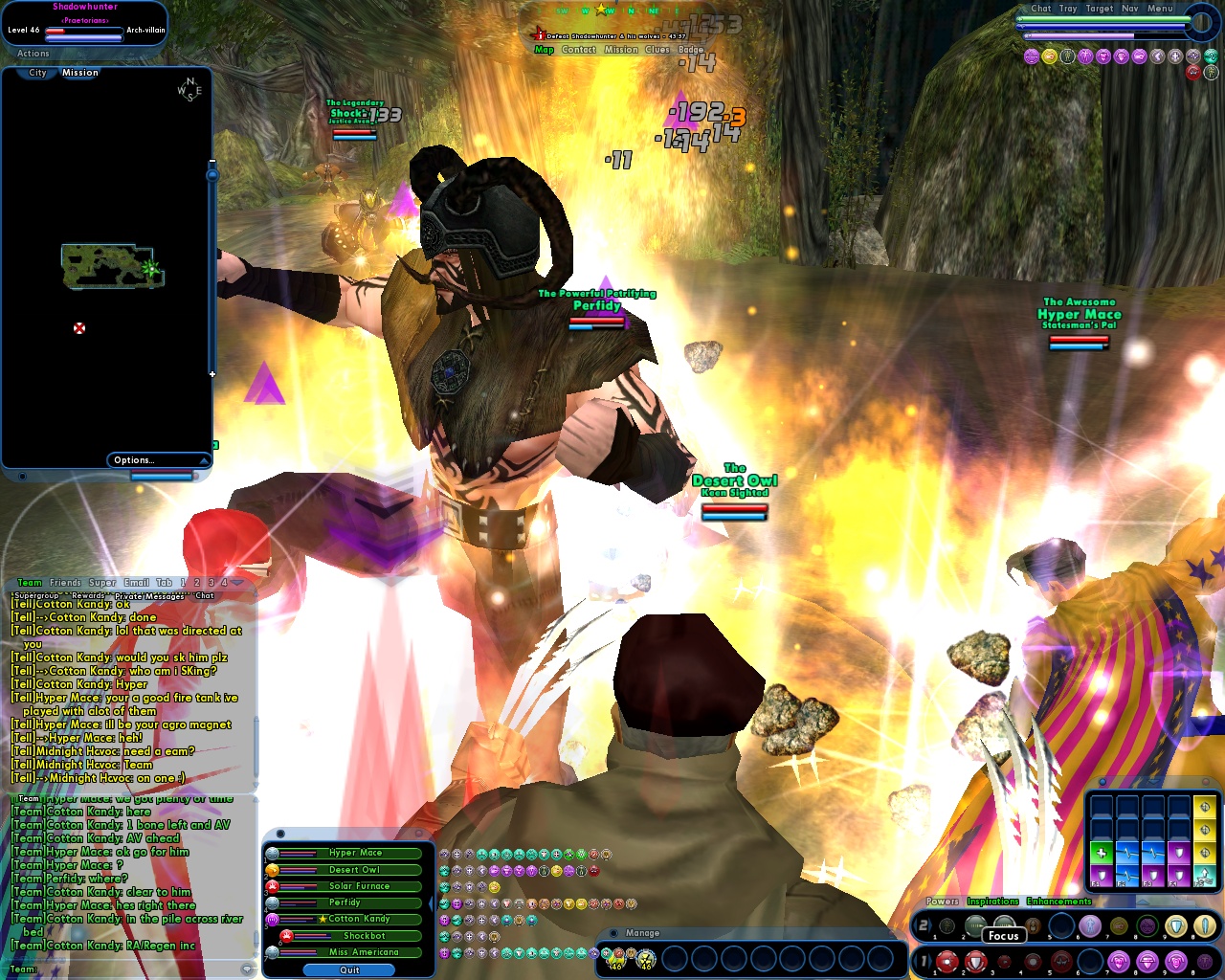Open the Menu in the top bar

pyautogui.click(x=1160, y=9)
